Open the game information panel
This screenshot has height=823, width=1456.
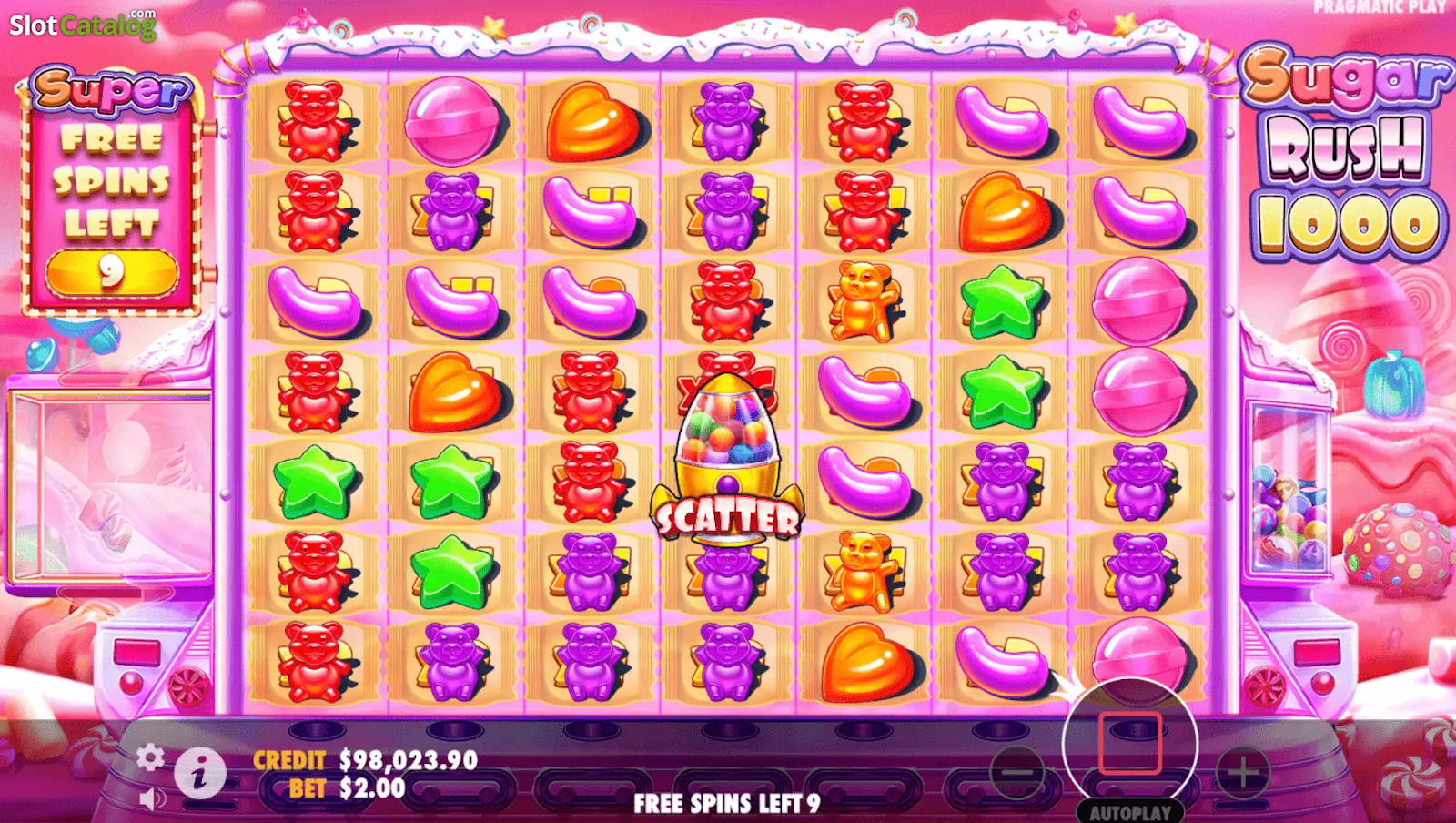(x=199, y=770)
